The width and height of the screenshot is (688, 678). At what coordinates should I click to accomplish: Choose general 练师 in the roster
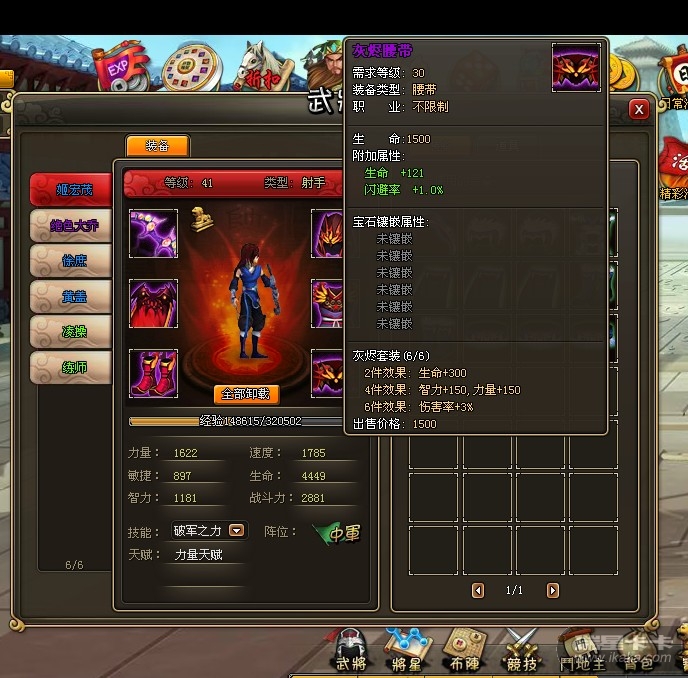pos(70,367)
